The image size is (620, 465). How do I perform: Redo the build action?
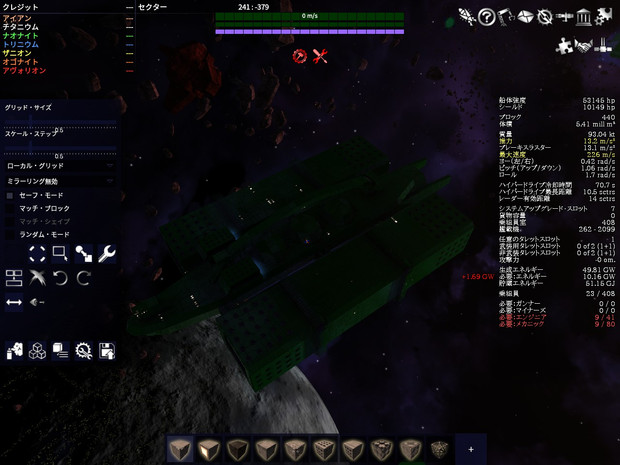tap(84, 277)
